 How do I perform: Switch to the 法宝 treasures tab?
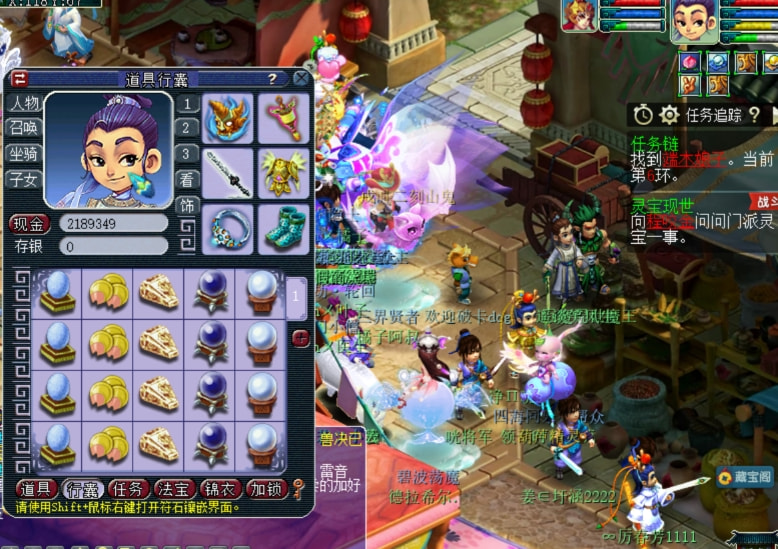(175, 489)
